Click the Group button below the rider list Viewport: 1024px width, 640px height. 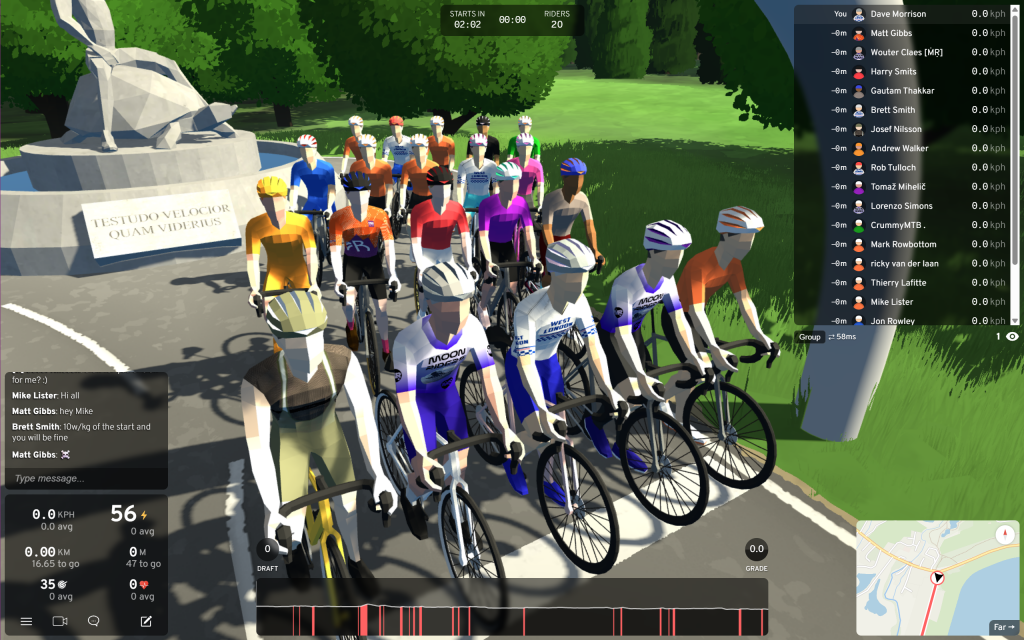[x=809, y=337]
